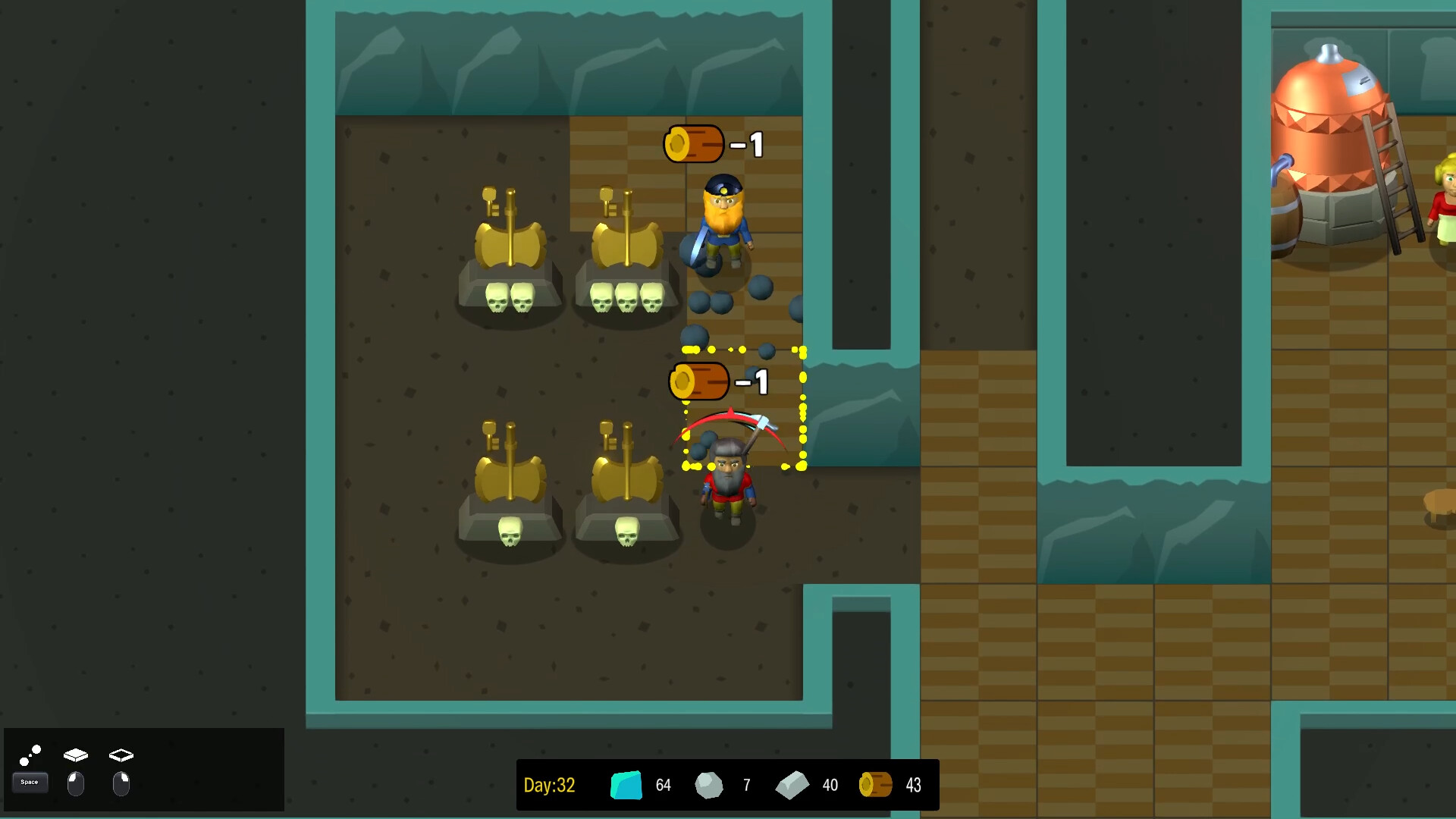Viewport: 1456px width, 819px height.
Task: Click the turquoise crystal icon in the resource bar
Action: click(x=626, y=785)
